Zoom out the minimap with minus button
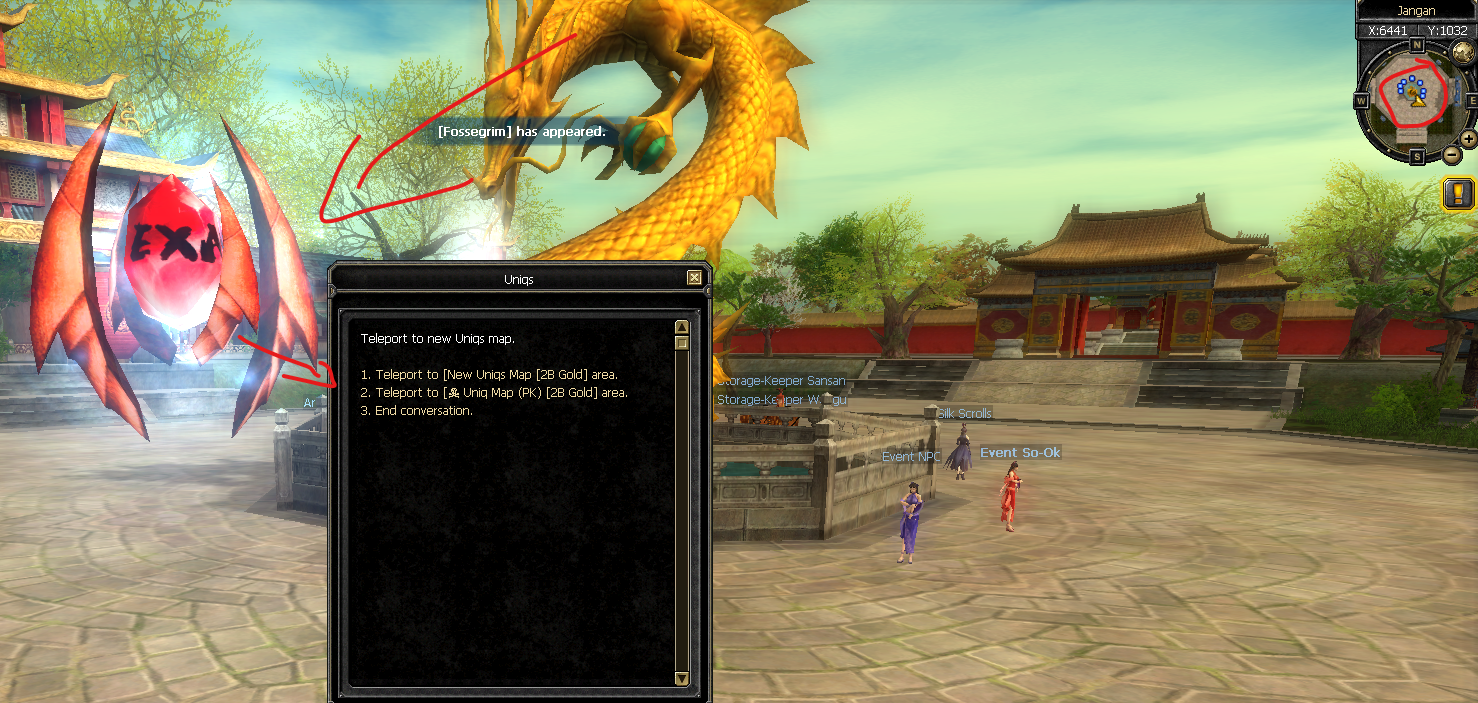The height and width of the screenshot is (703, 1478). click(1452, 155)
